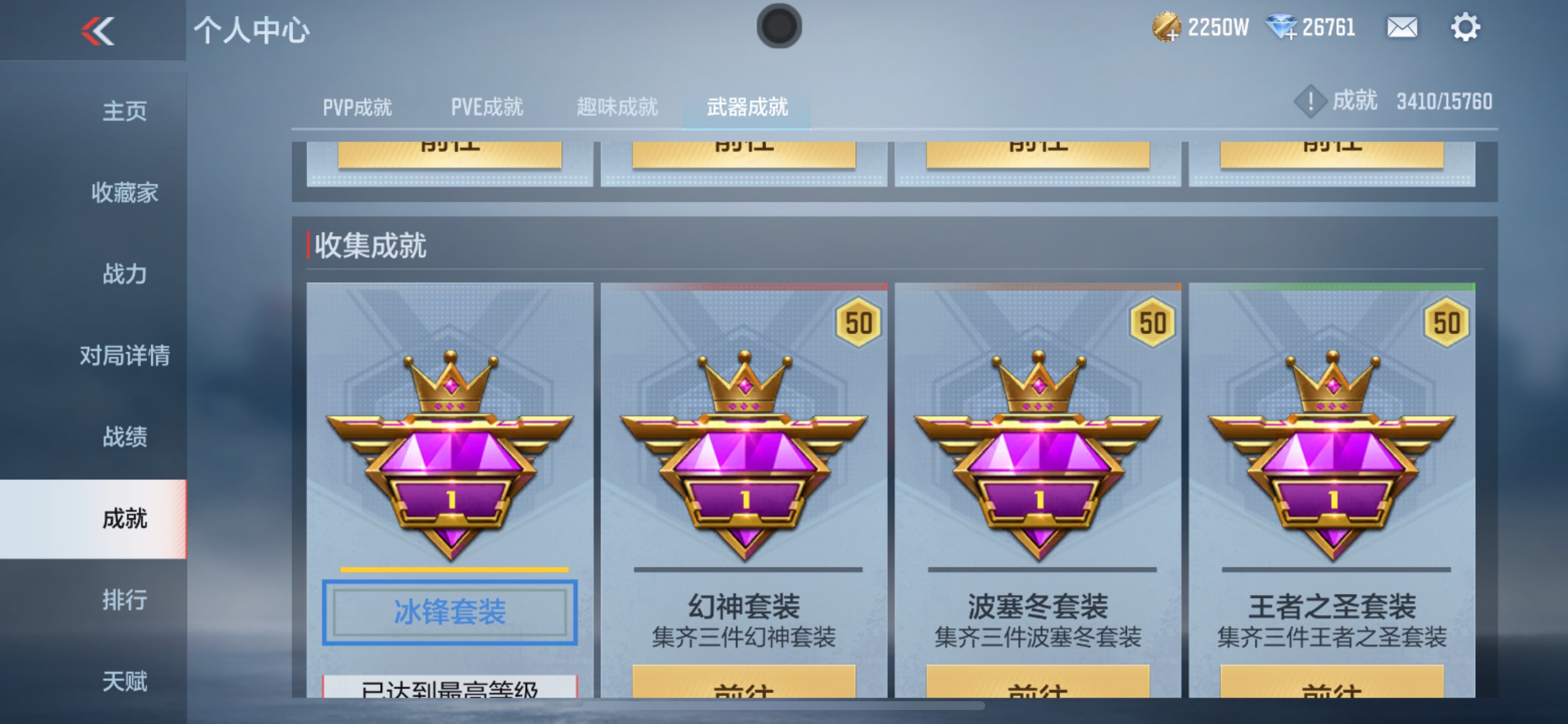Screen dimensions: 1568x724
Task: Switch to the PVP成就 tab
Action: [356, 107]
